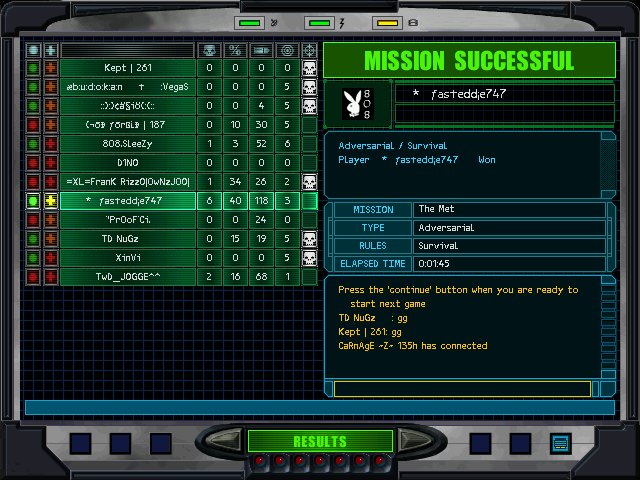
Task: Click the medic cross column header
Action: tap(50, 49)
